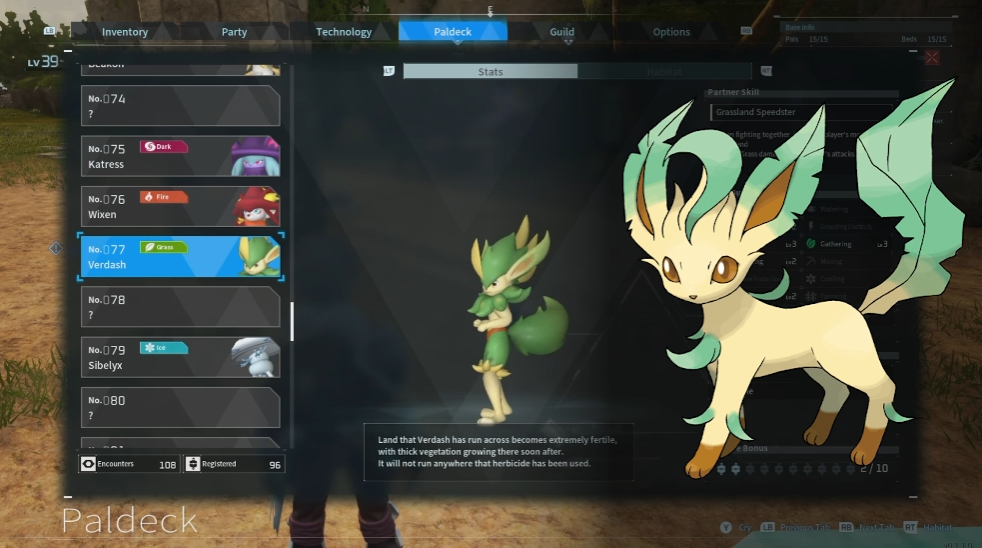Show the Options tab
The width and height of the screenshot is (982, 548).
(671, 32)
